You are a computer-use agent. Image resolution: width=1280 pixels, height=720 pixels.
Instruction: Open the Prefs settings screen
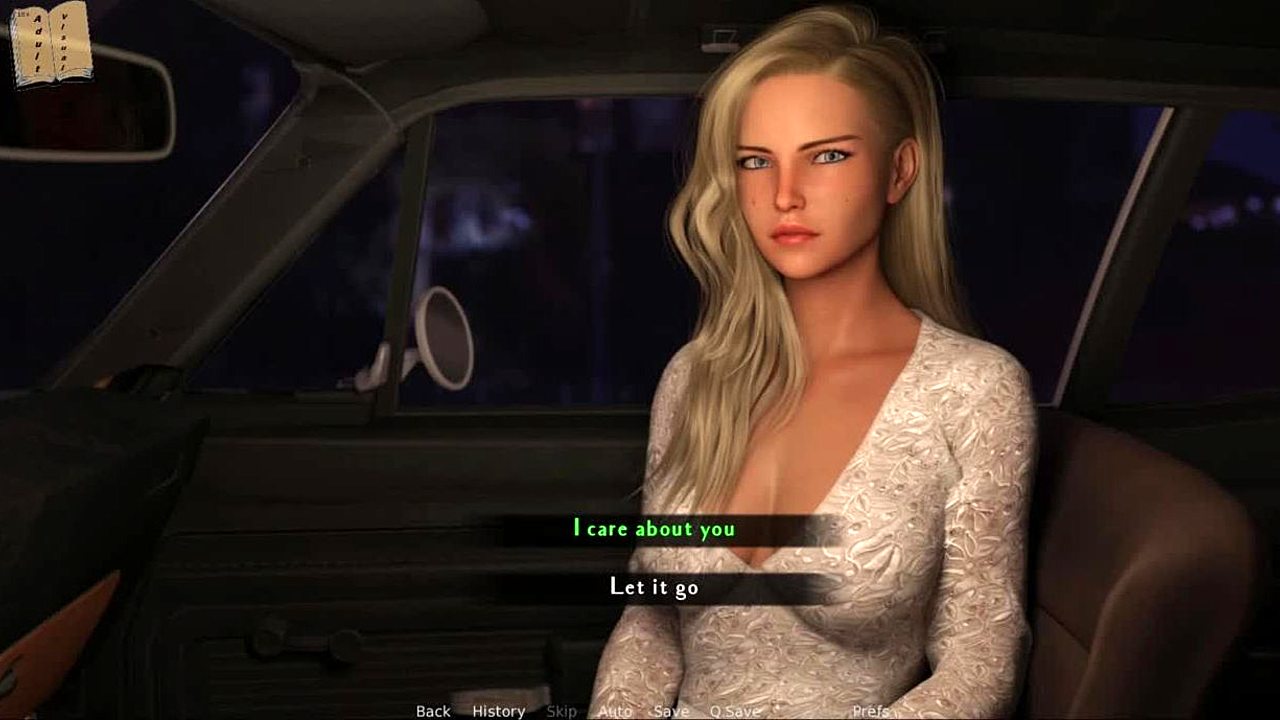tap(871, 711)
